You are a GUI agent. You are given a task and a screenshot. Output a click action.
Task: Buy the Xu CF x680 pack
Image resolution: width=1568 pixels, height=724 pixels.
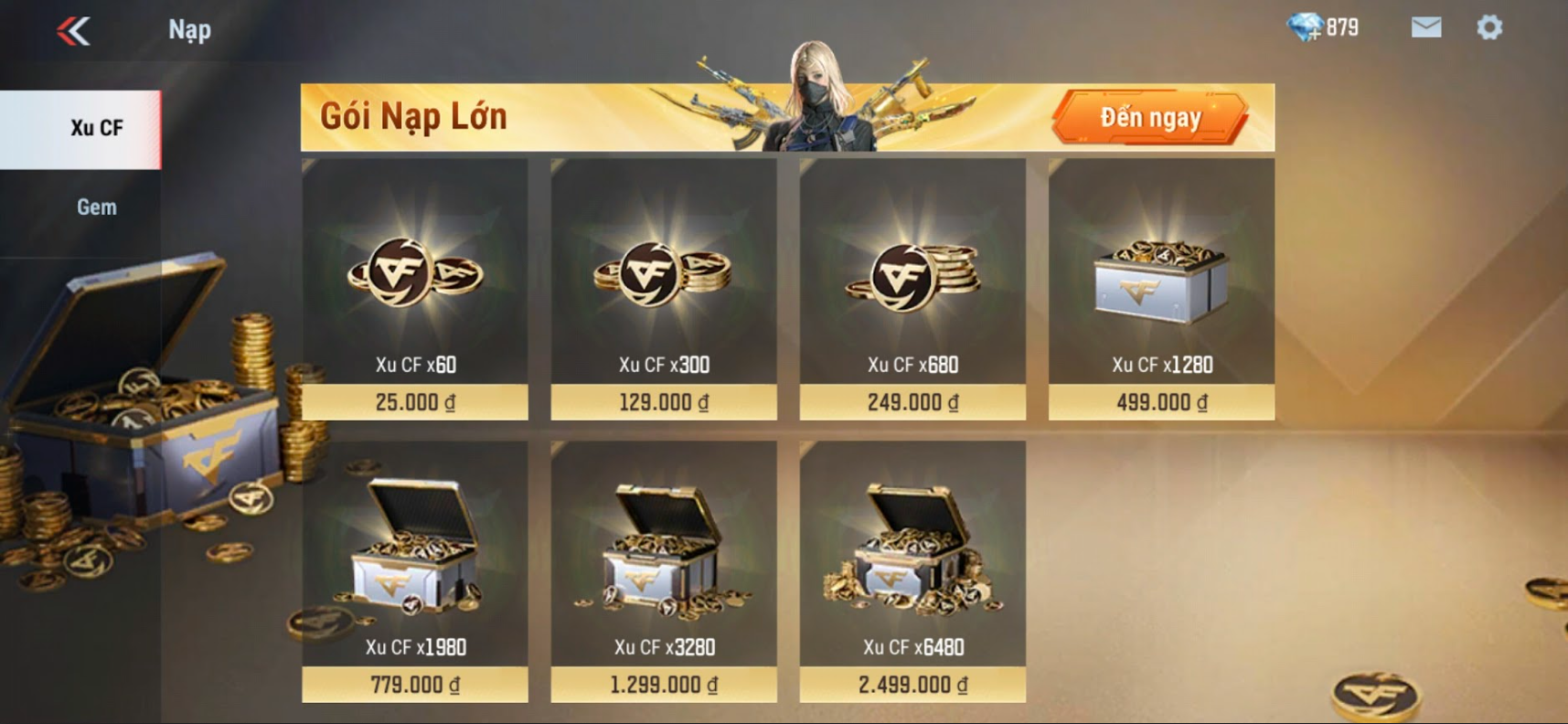pos(912,289)
